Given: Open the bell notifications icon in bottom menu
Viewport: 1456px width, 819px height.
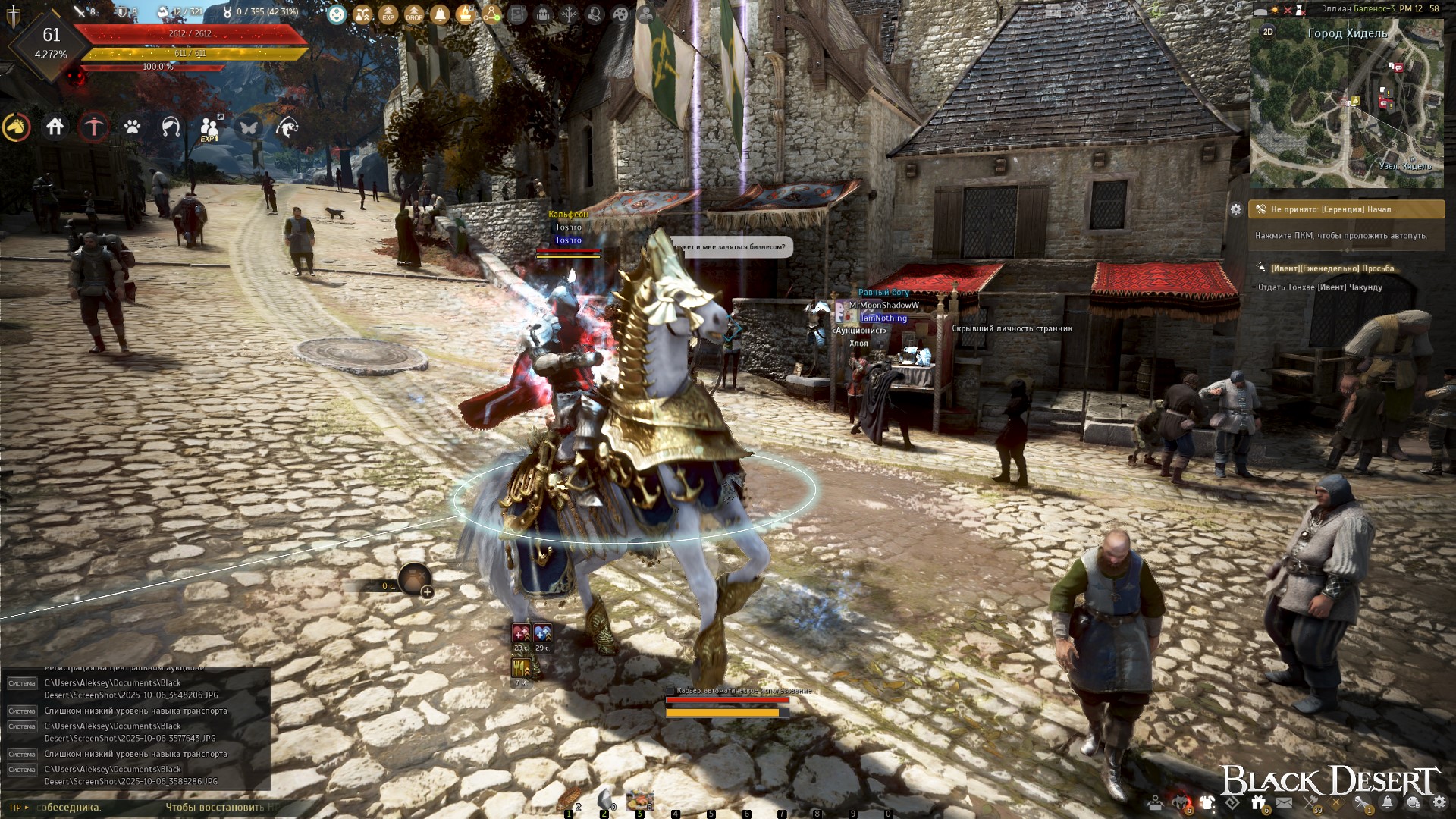Looking at the screenshot, I should click(1387, 802).
